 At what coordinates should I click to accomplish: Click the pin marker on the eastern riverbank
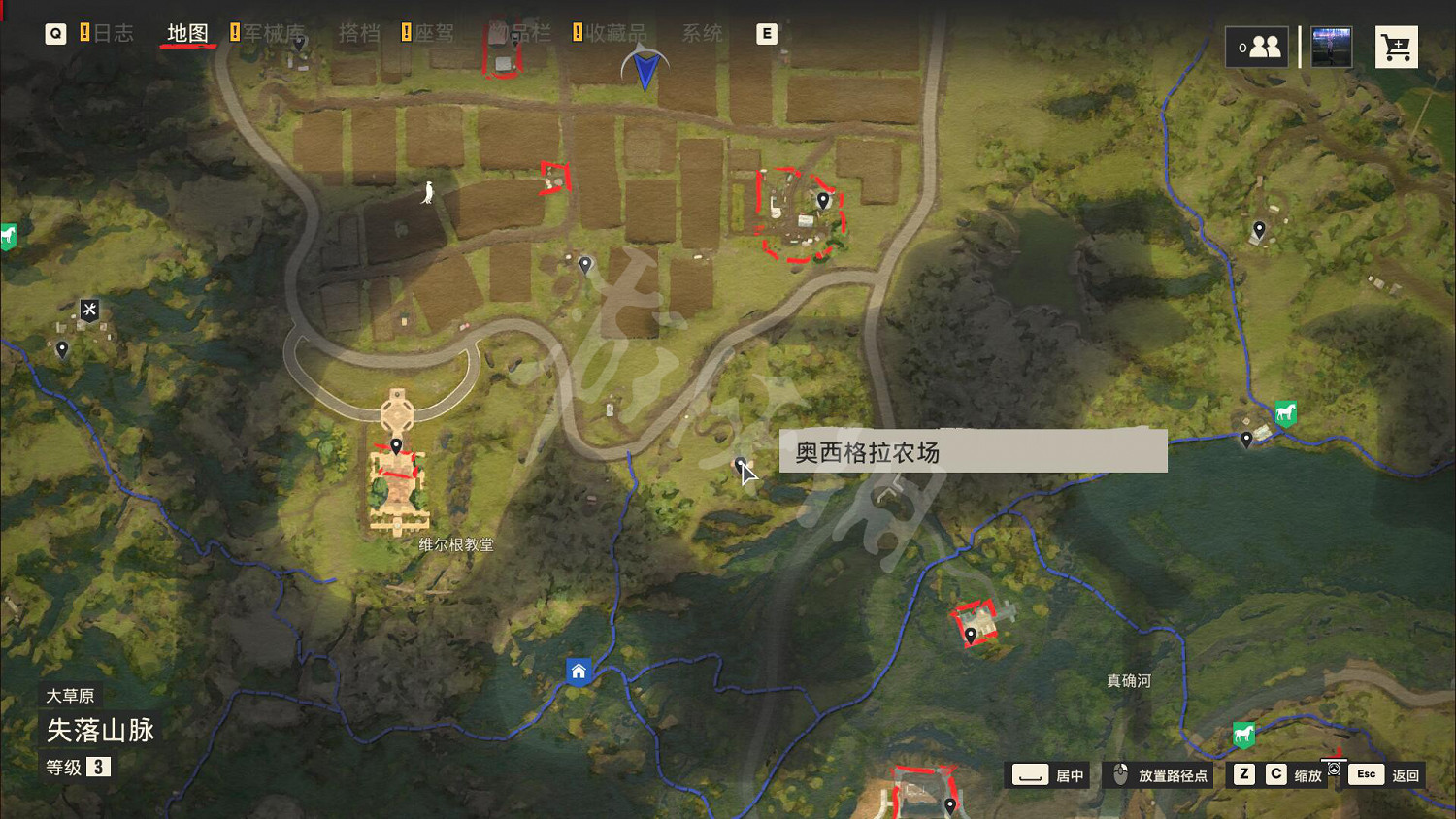(1247, 440)
